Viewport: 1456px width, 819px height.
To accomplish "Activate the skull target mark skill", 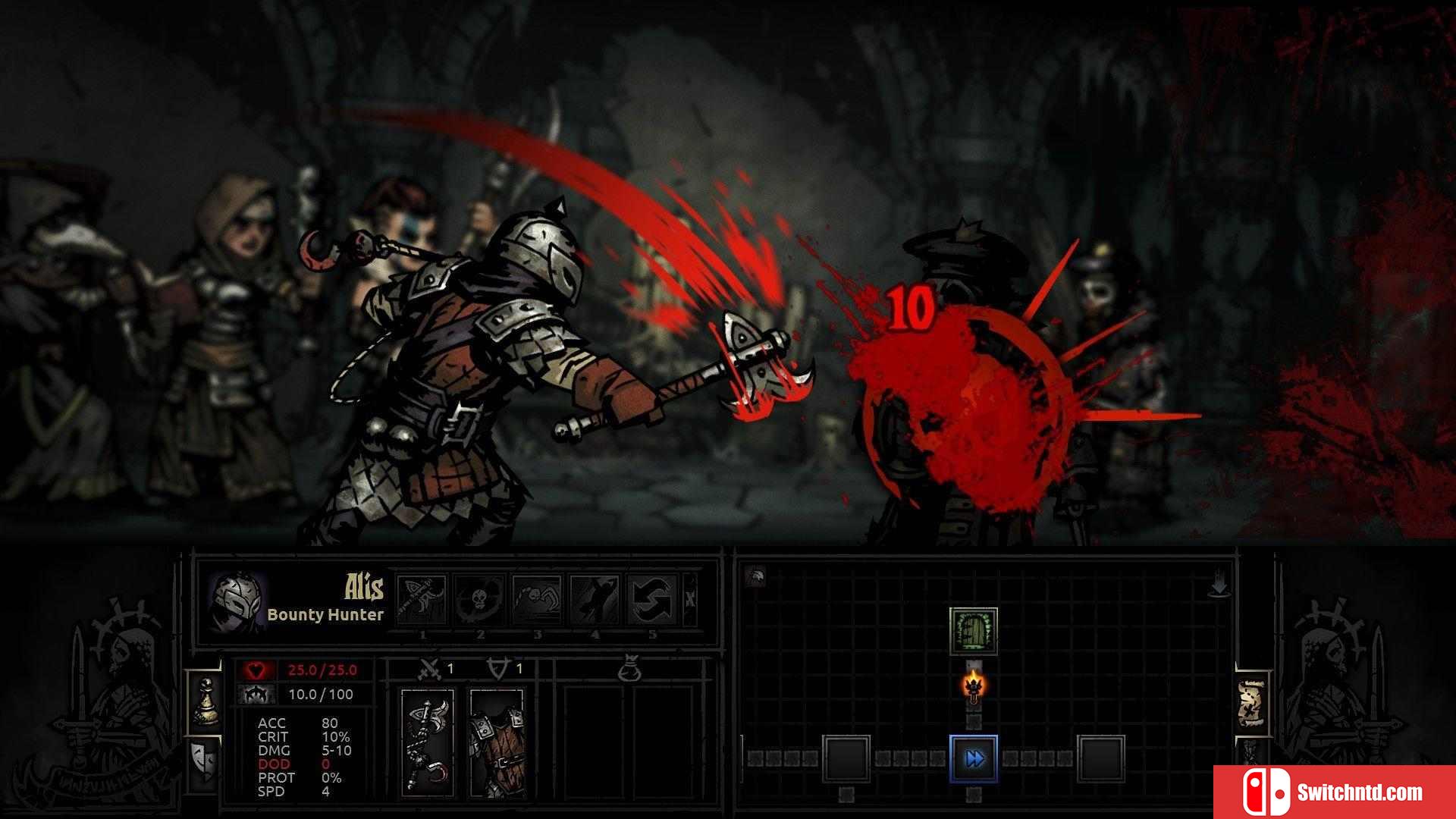I will tap(480, 600).
